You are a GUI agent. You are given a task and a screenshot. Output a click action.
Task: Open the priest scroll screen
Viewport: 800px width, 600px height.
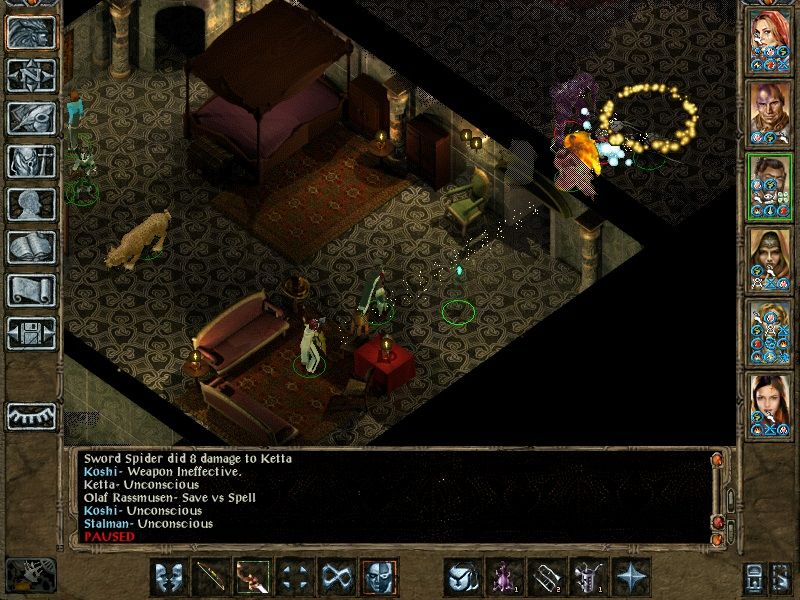[x=31, y=290]
